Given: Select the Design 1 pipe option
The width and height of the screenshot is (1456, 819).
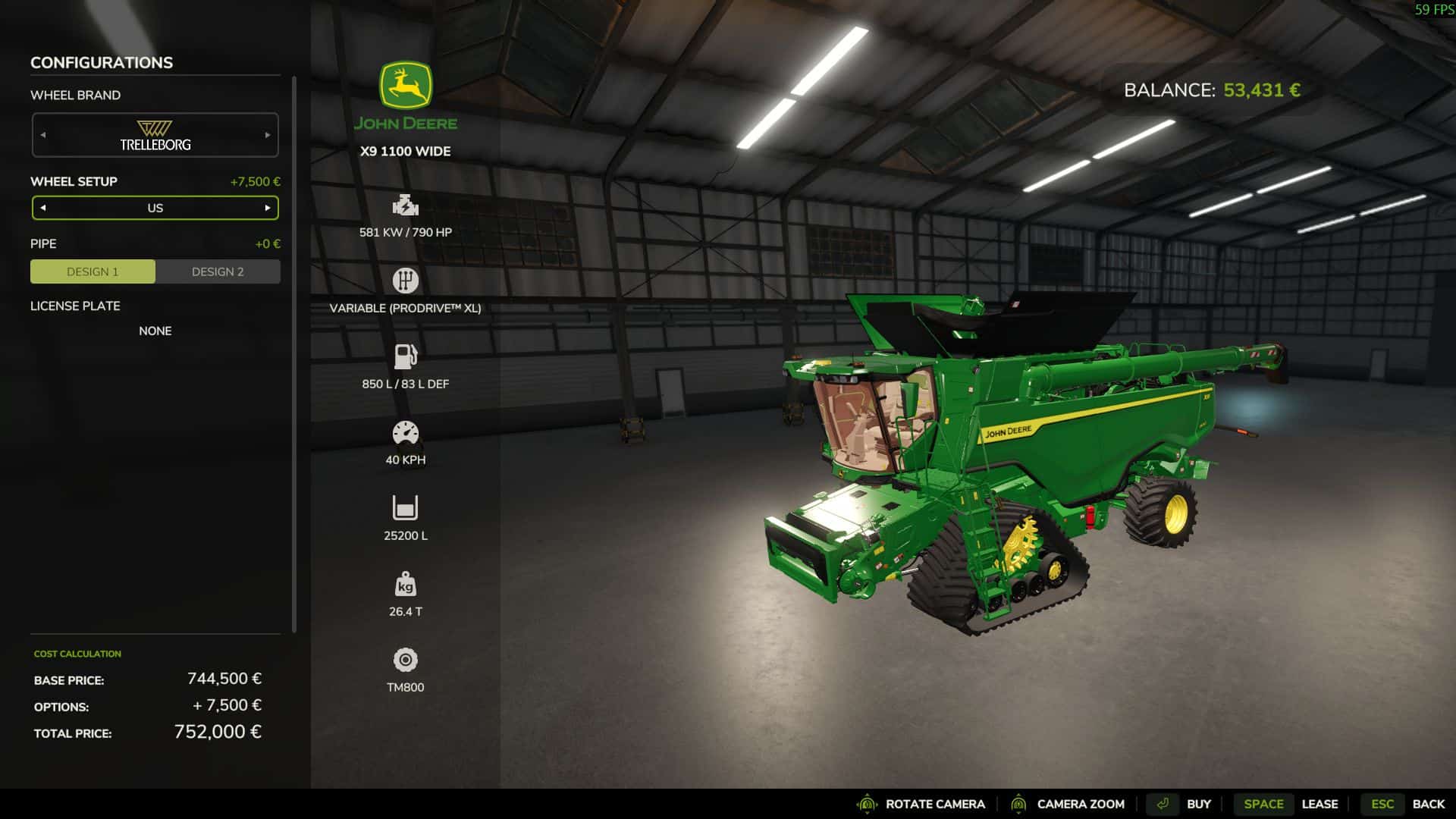Looking at the screenshot, I should (x=92, y=271).
